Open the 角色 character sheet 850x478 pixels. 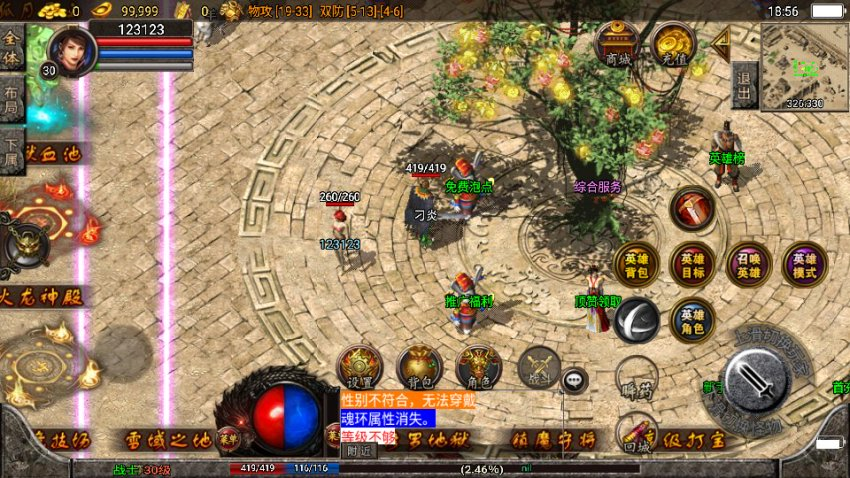click(478, 367)
